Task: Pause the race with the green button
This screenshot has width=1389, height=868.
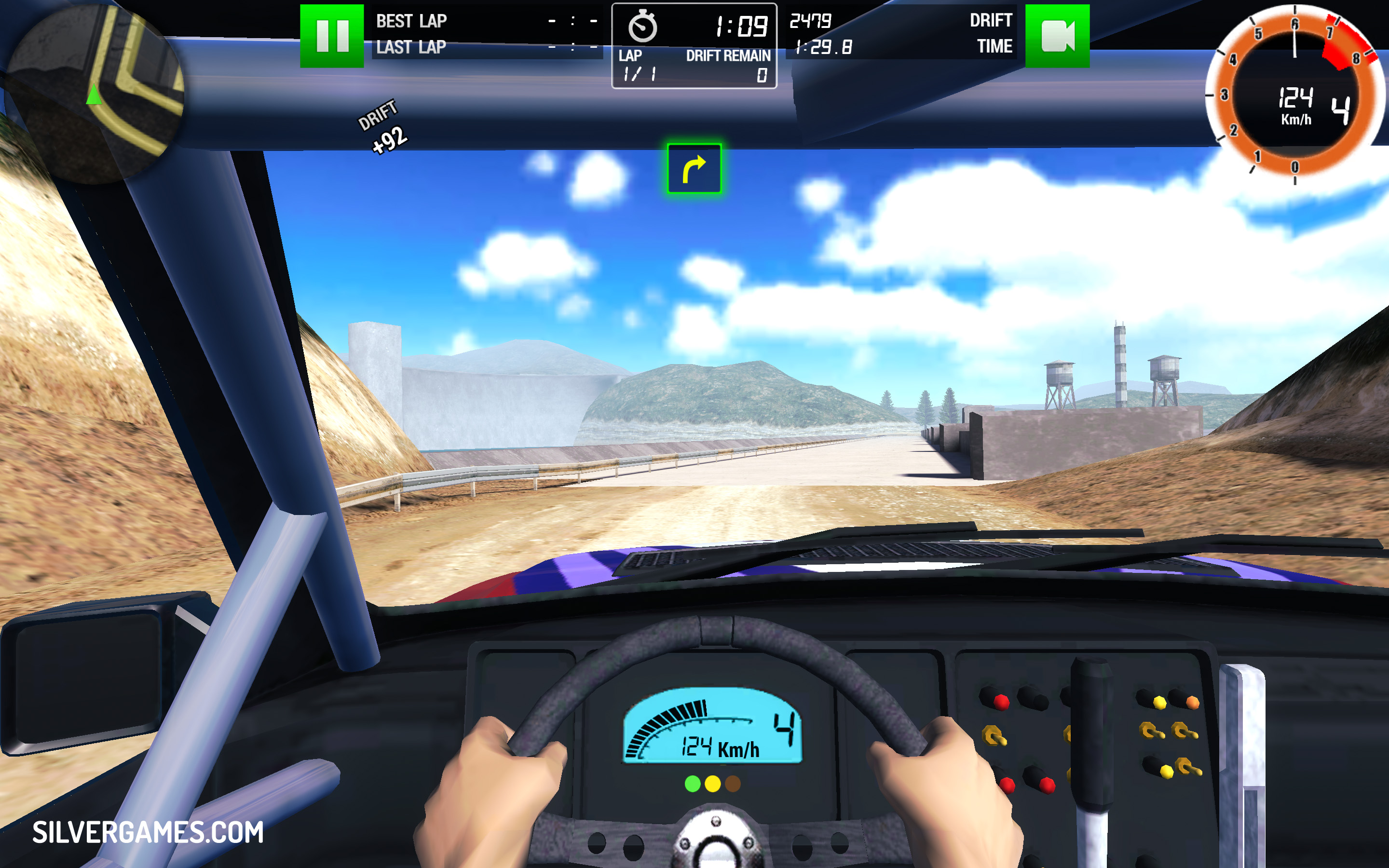Action: [332, 36]
